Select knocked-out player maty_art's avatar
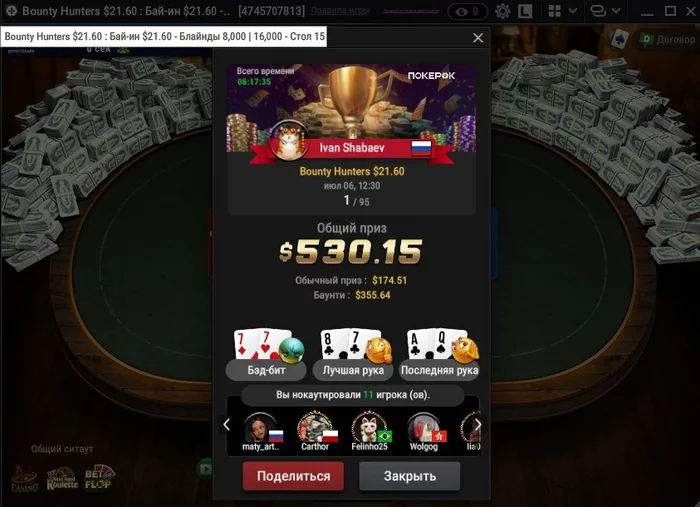 pos(261,427)
